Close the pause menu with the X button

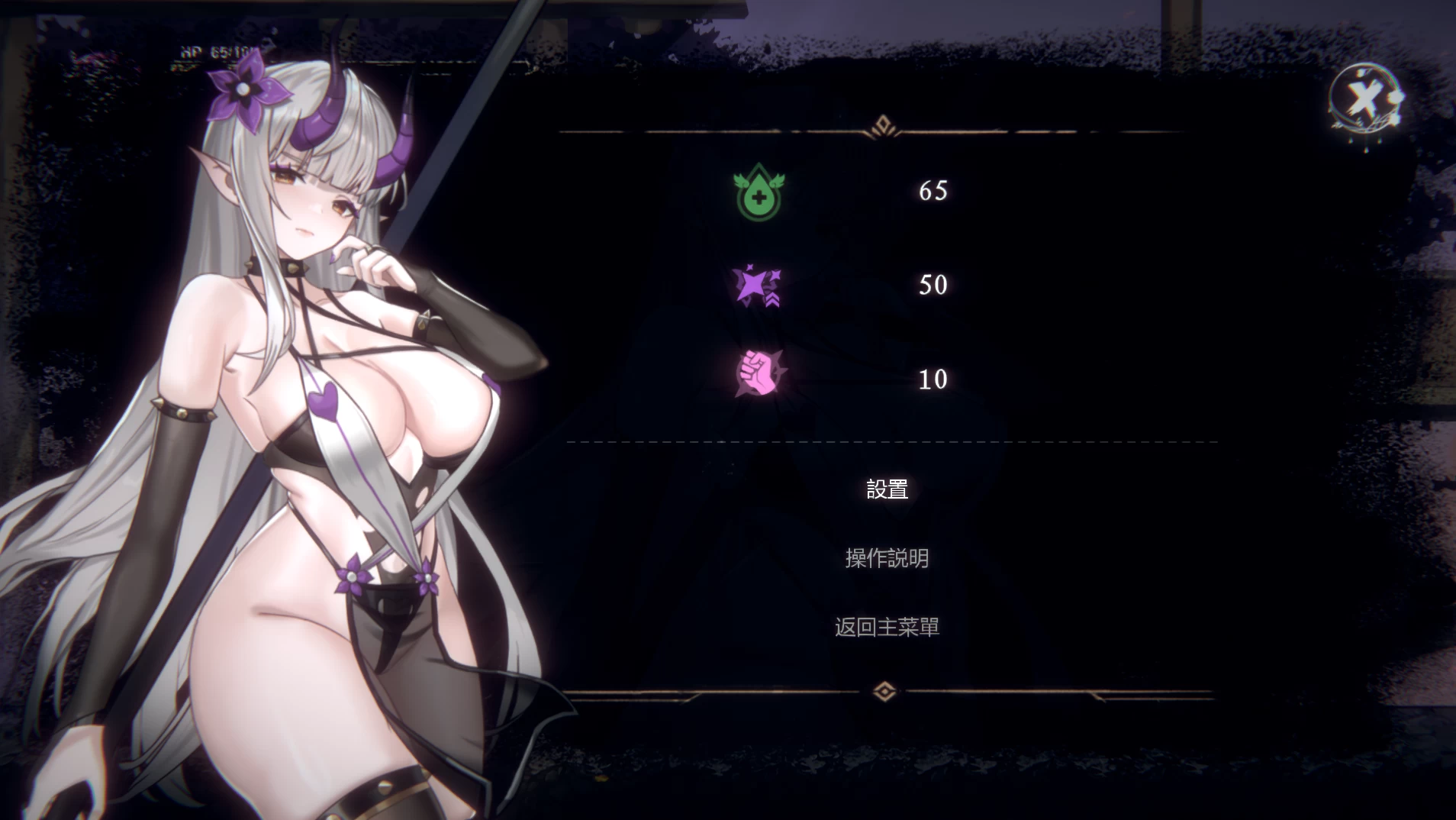point(1364,98)
